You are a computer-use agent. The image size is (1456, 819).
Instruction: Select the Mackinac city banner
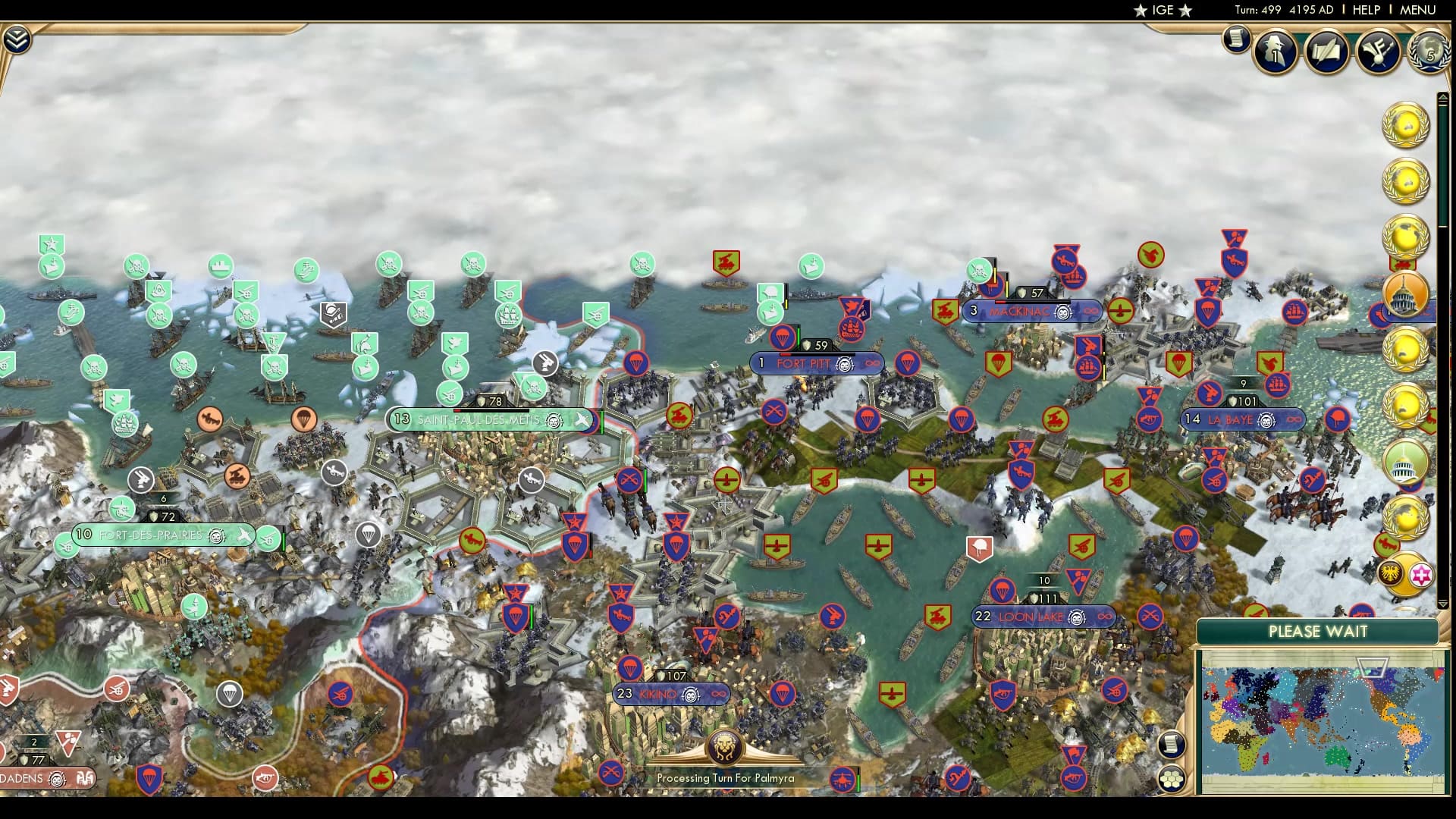(1031, 311)
